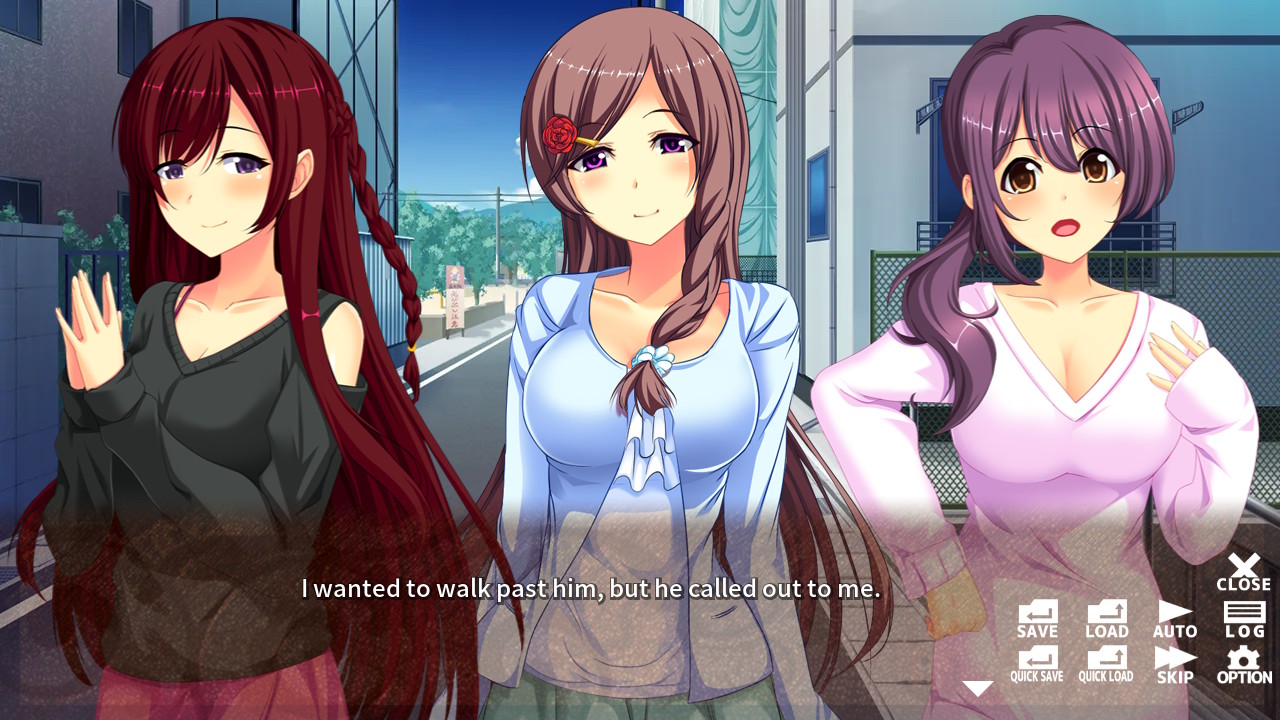1280x720 pixels.
Task: Open the settings gear on OPTION
Action: pyautogui.click(x=1242, y=662)
